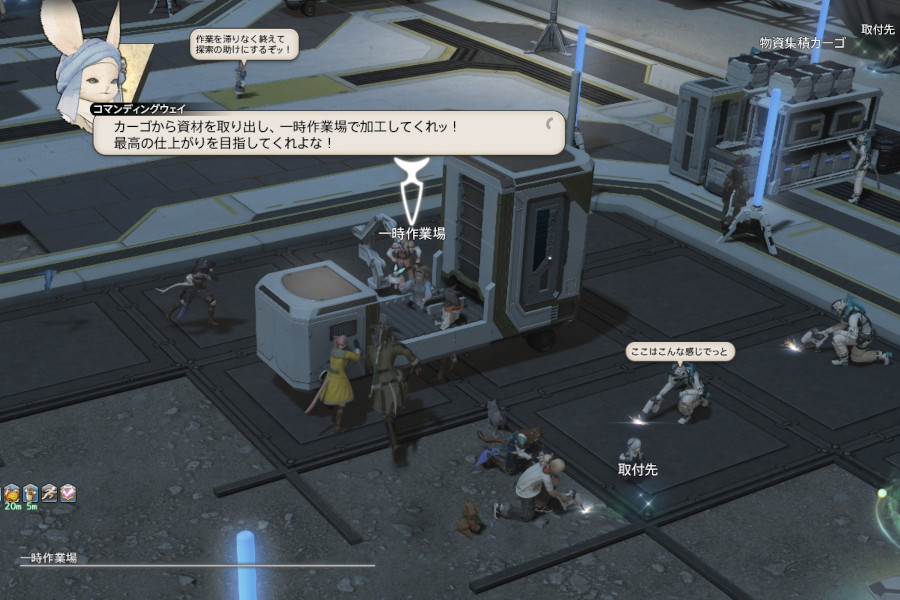Advance the Commanding Way dialogue bubble
900x600 pixels.
(330, 133)
